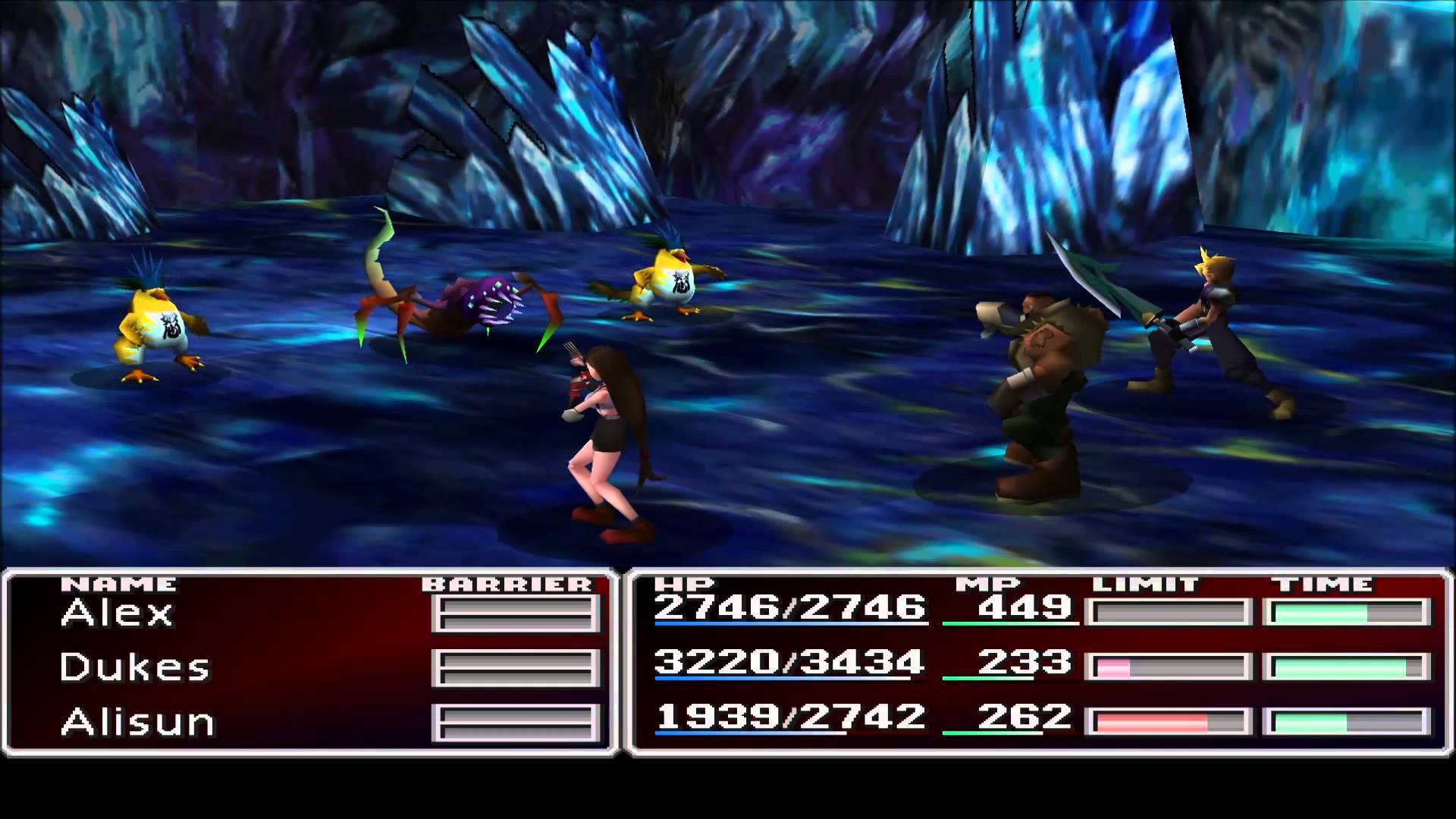The image size is (1456, 819).
Task: Select party member Alex
Action: [118, 613]
